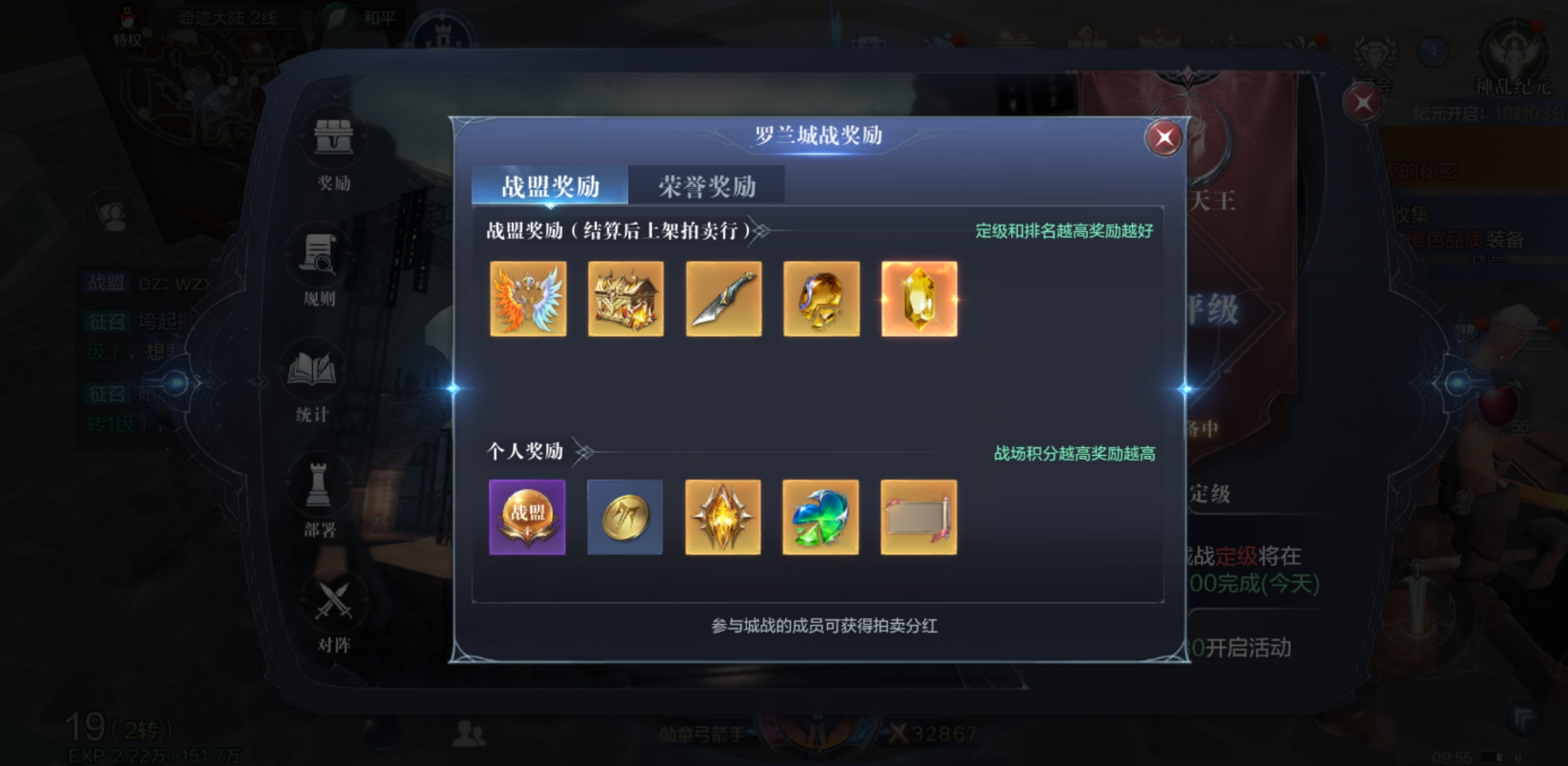
Task: Select the 部署 (Deployment) icon
Action: 317,494
